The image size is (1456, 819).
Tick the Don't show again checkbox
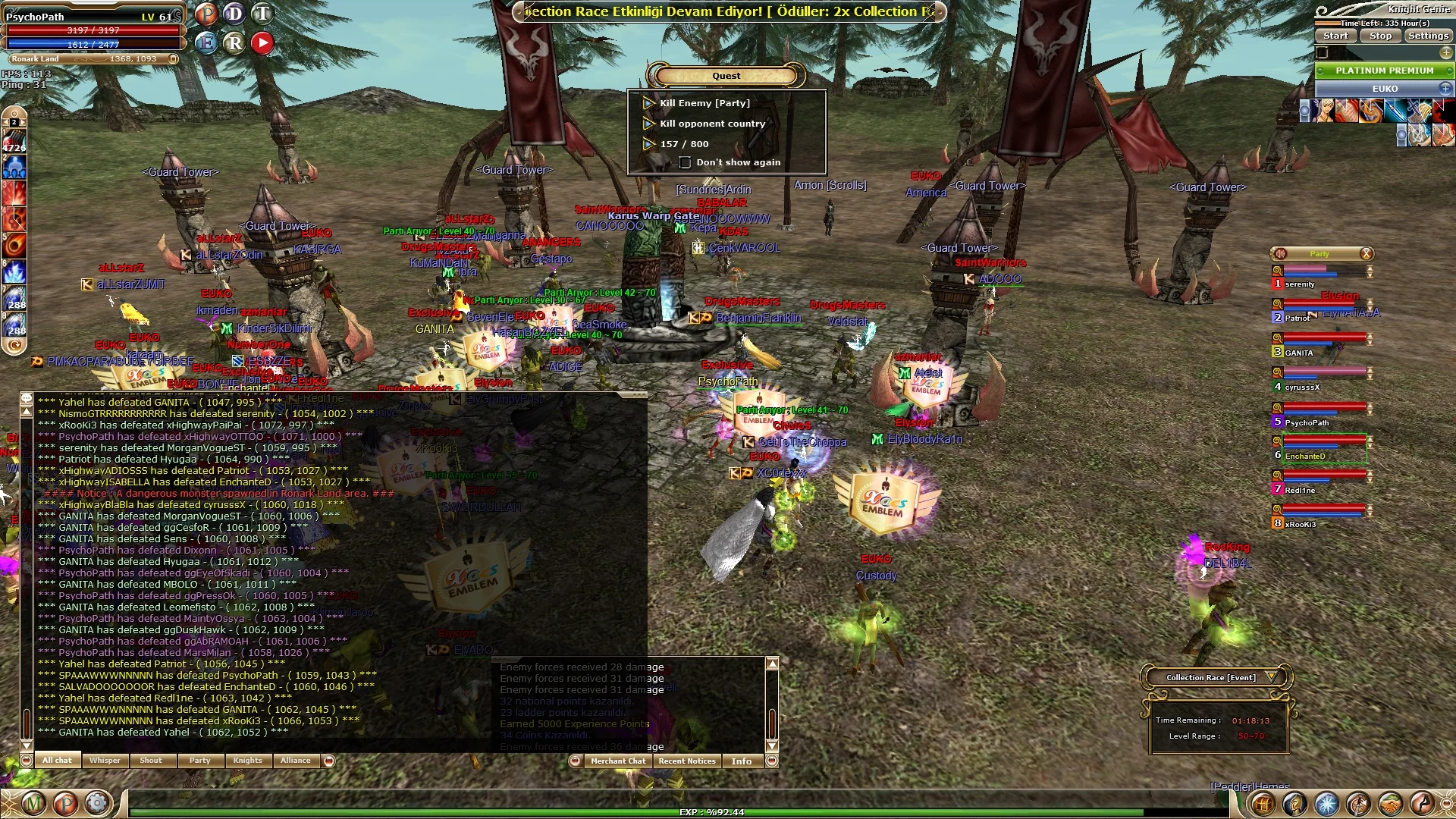(685, 162)
